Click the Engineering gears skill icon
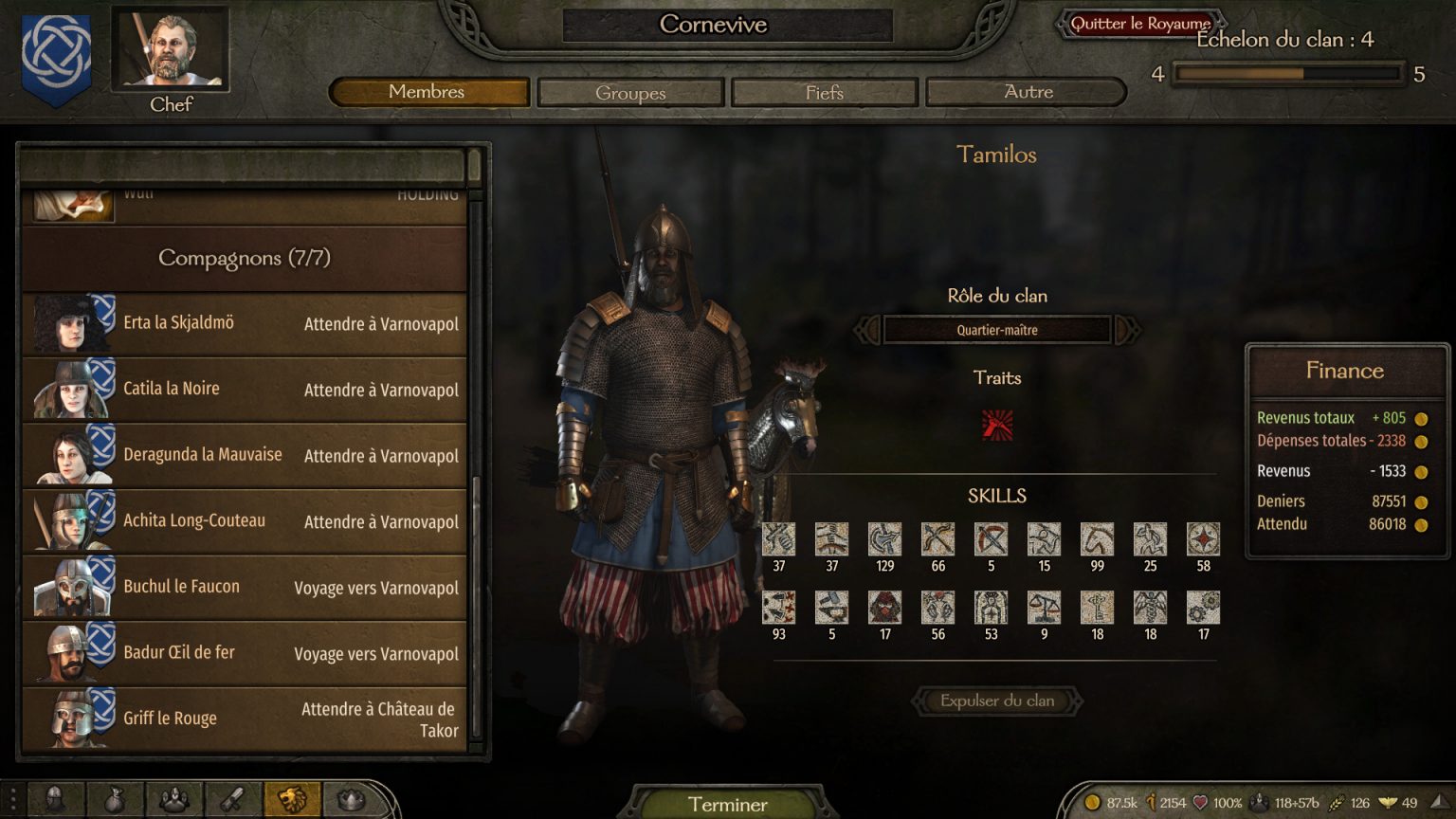This screenshot has height=819, width=1456. tap(1203, 607)
